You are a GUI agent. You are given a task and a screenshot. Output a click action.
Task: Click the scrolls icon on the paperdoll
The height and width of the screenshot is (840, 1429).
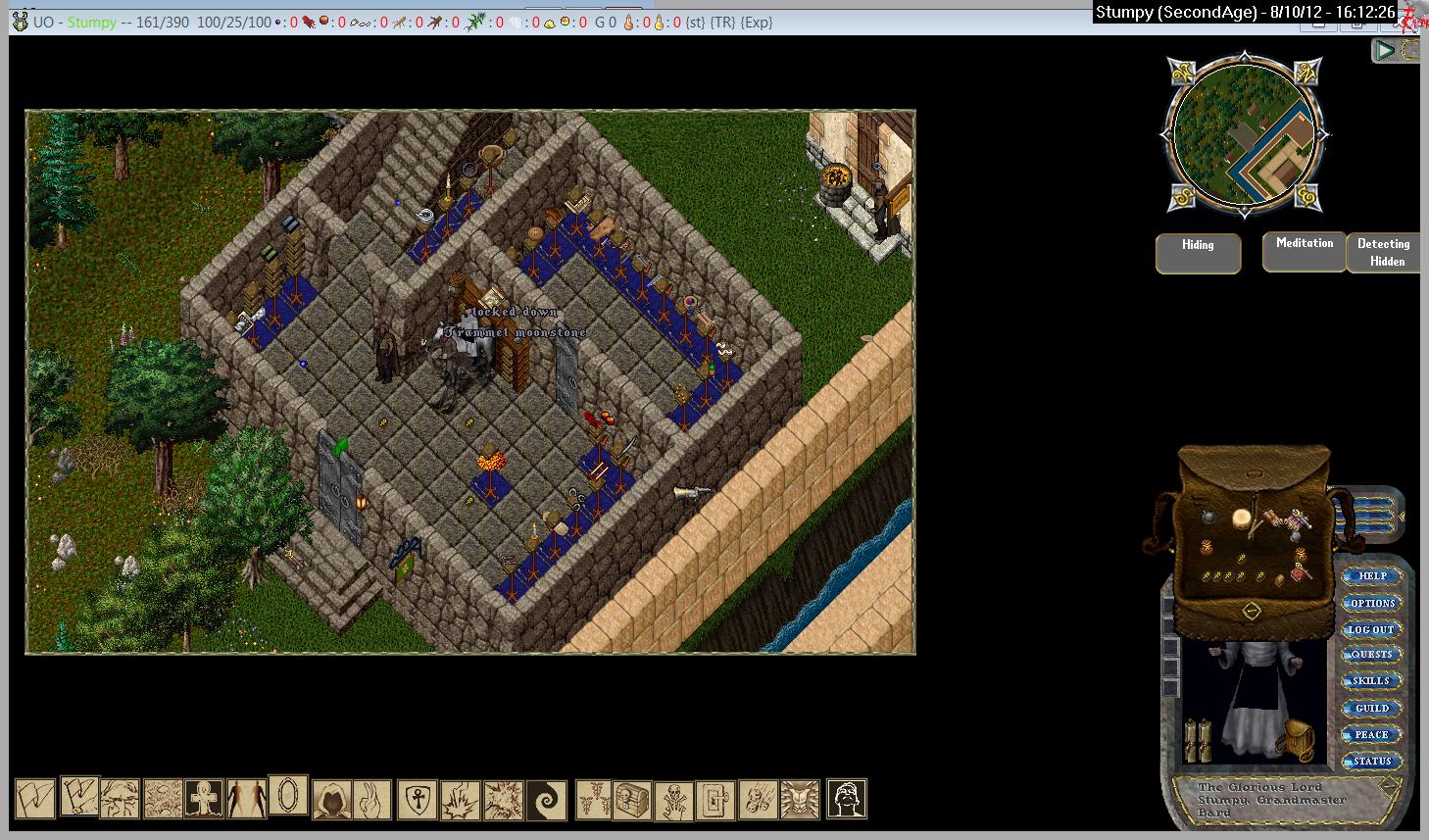1200,740
